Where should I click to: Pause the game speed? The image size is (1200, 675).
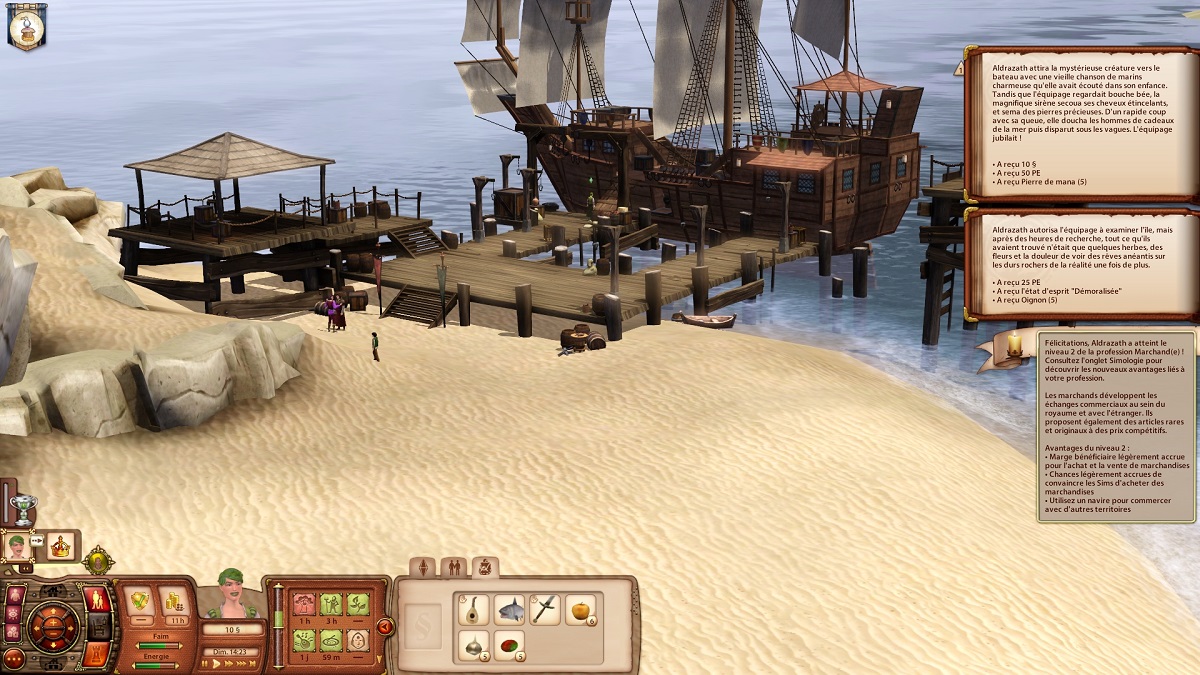coord(204,664)
